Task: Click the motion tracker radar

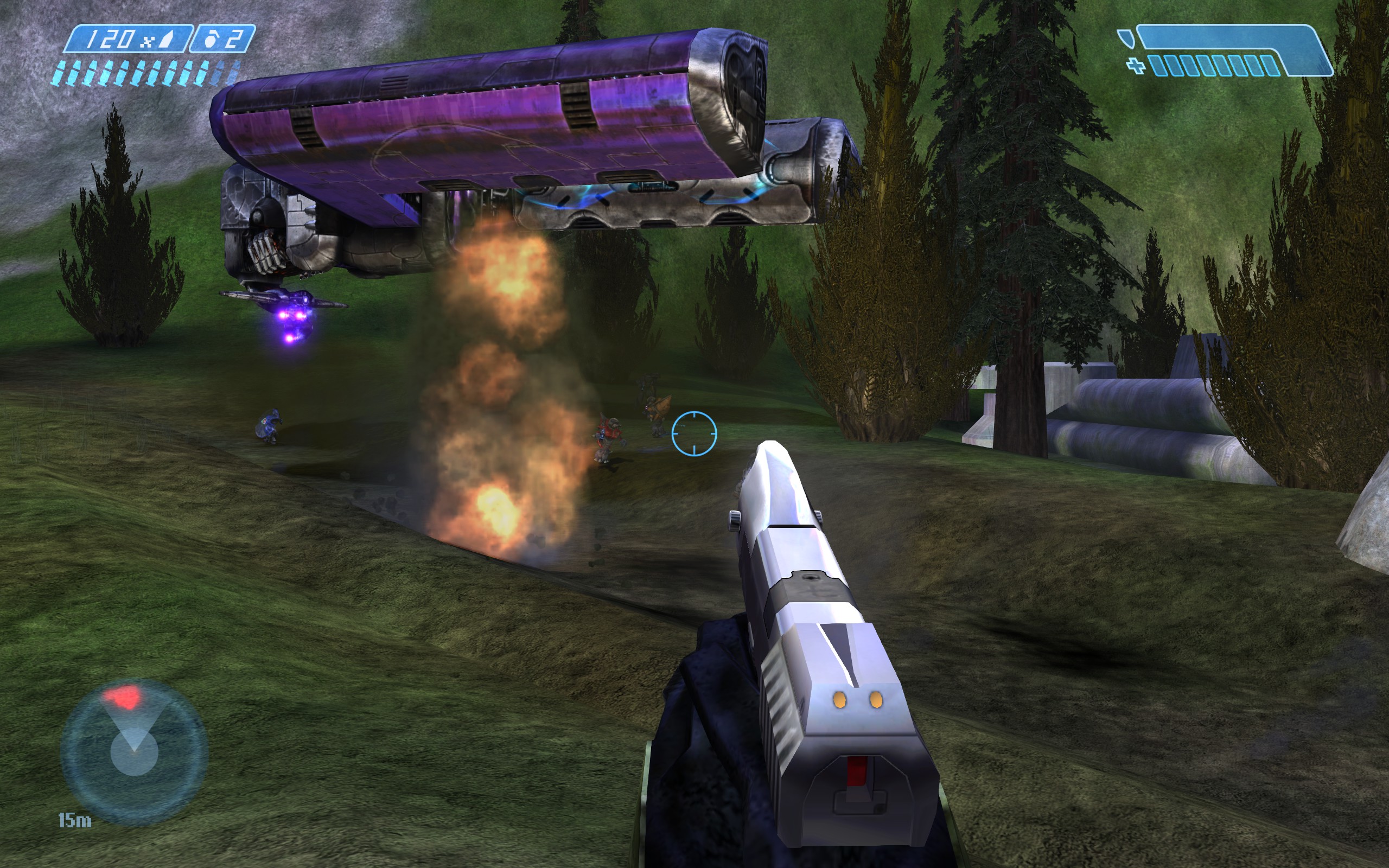Action: point(133,751)
